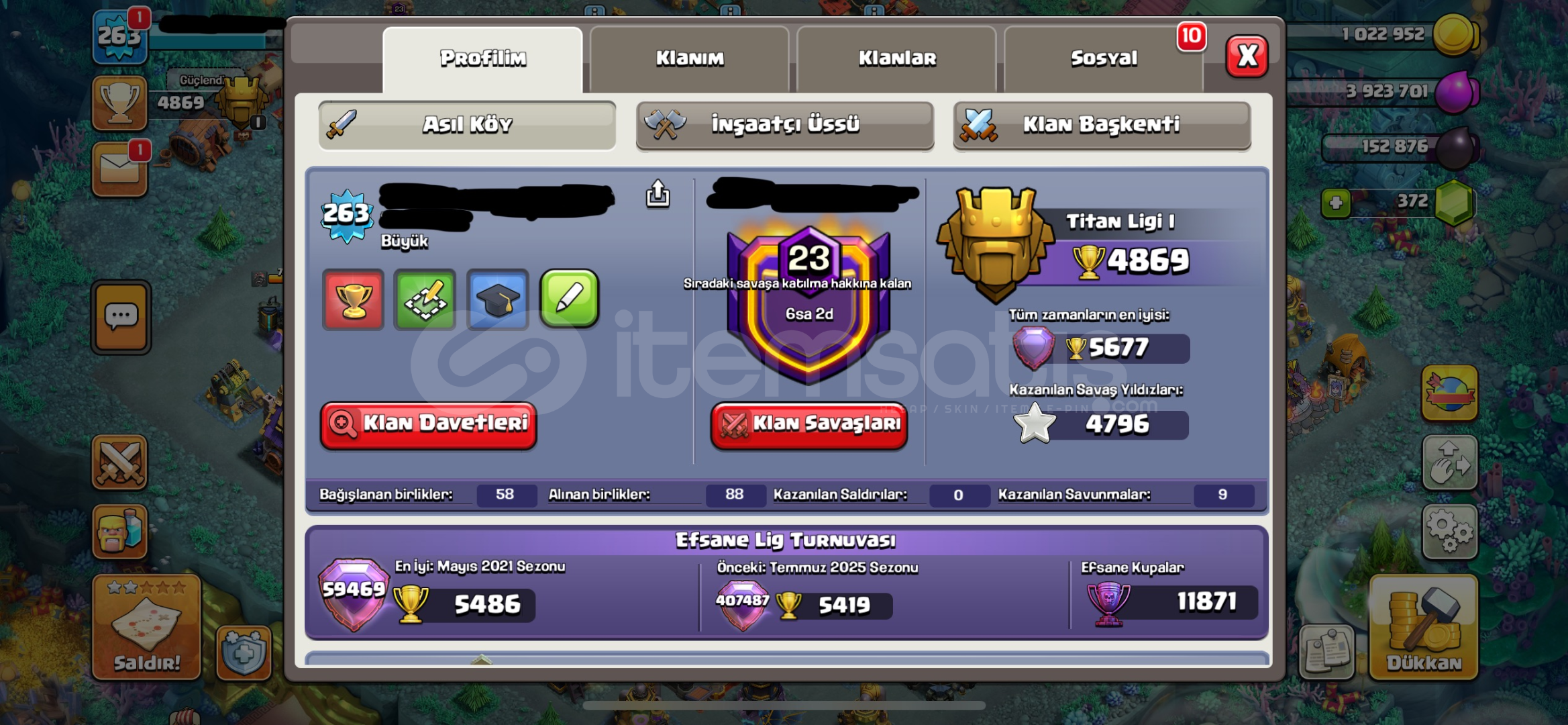
Task: Open the village layout editor icon
Action: click(x=426, y=300)
